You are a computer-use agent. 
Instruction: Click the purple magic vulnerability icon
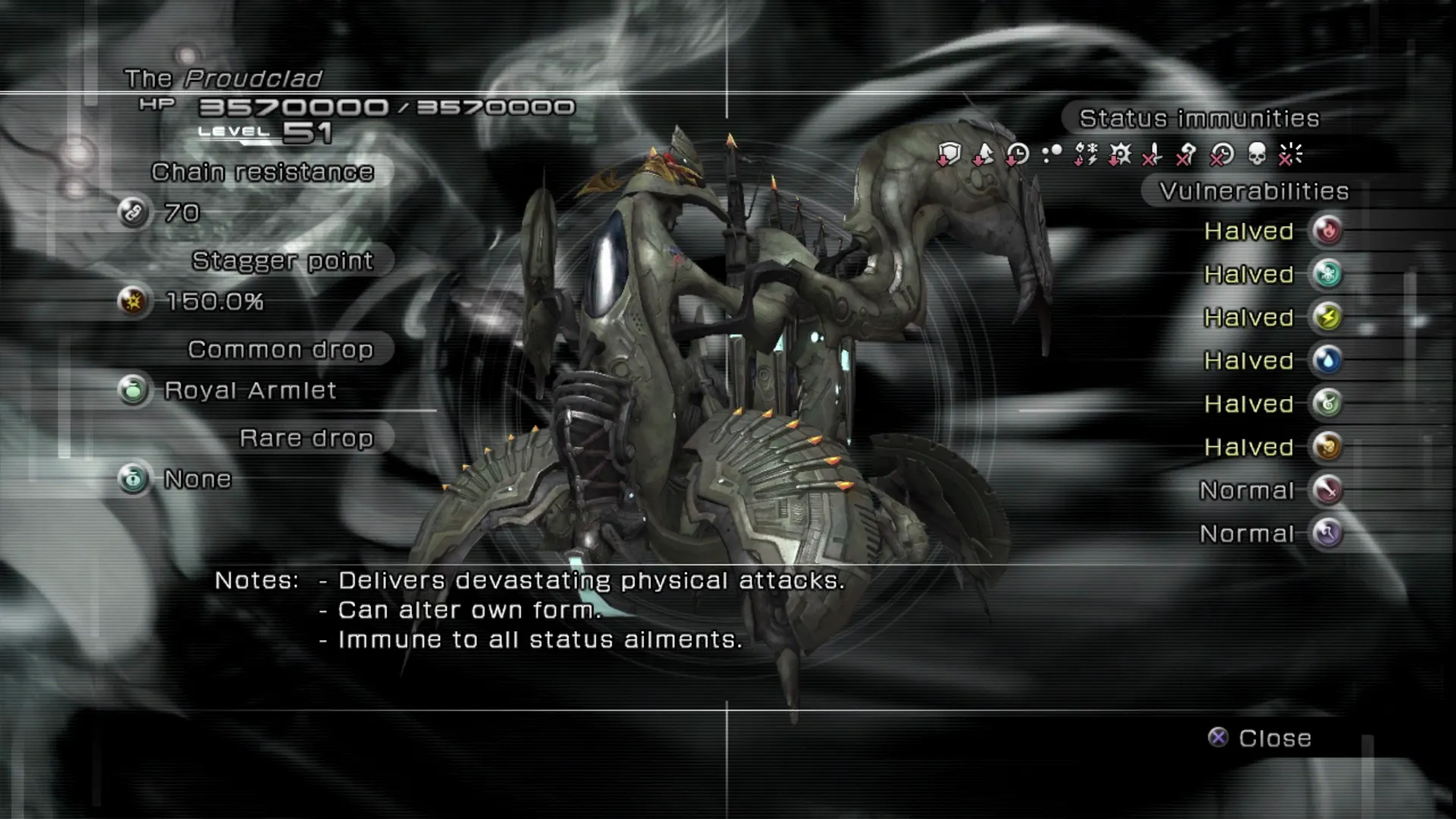[1328, 533]
